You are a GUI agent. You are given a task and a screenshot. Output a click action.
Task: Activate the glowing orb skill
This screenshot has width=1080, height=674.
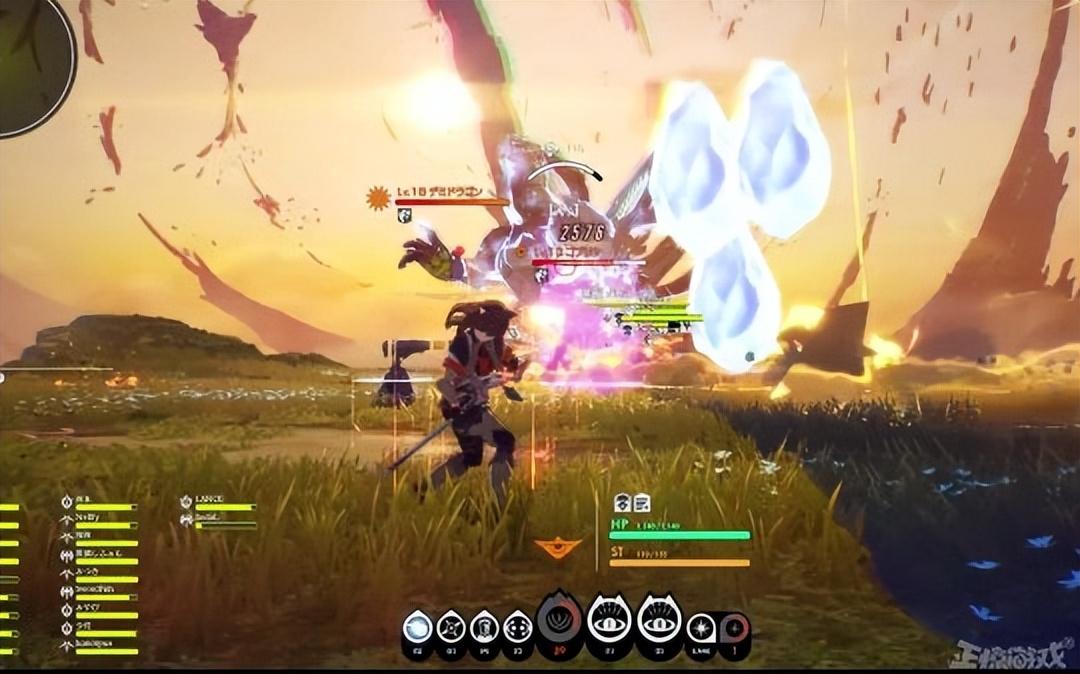417,628
